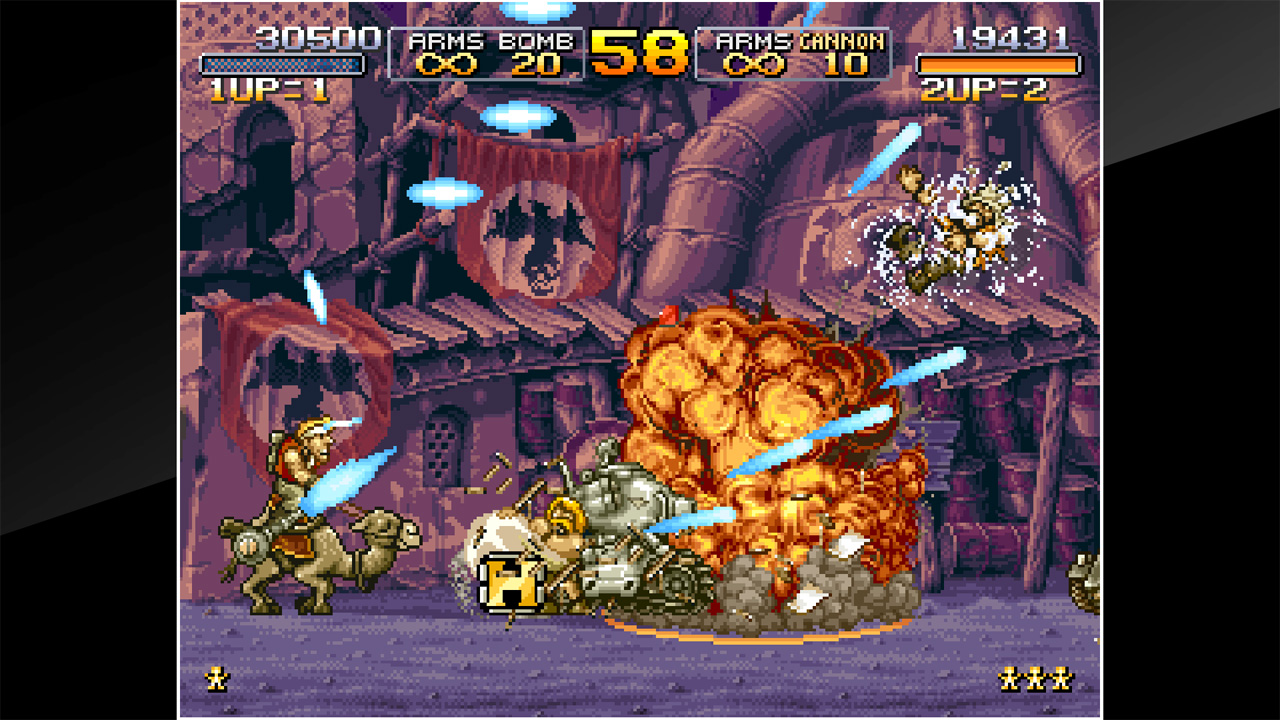Screen dimensions: 1280x720
Task: Select the ARMS CANNON infinity symbol
Action: pyautogui.click(x=756, y=65)
